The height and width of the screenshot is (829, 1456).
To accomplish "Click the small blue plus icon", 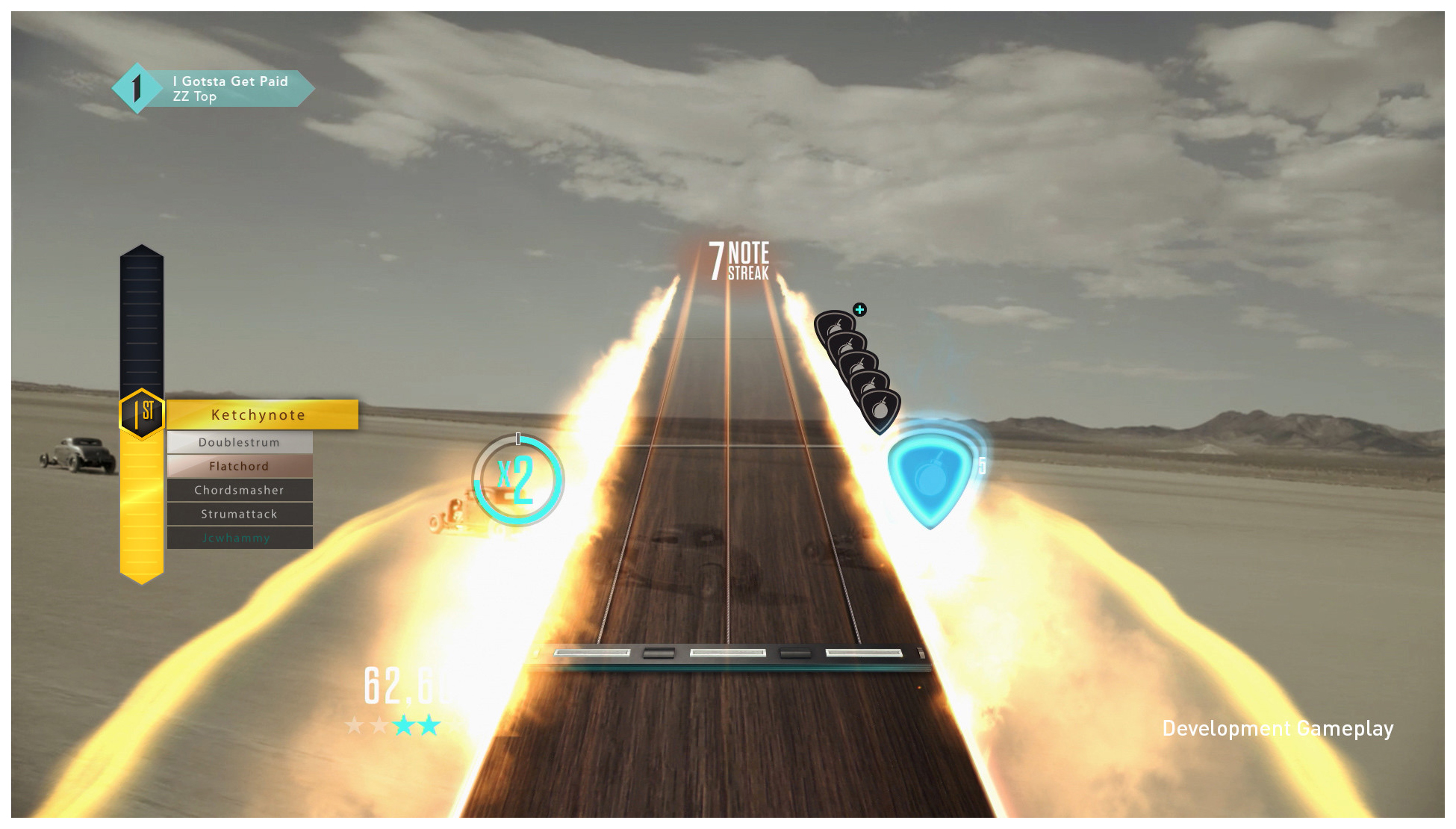I will 859,309.
